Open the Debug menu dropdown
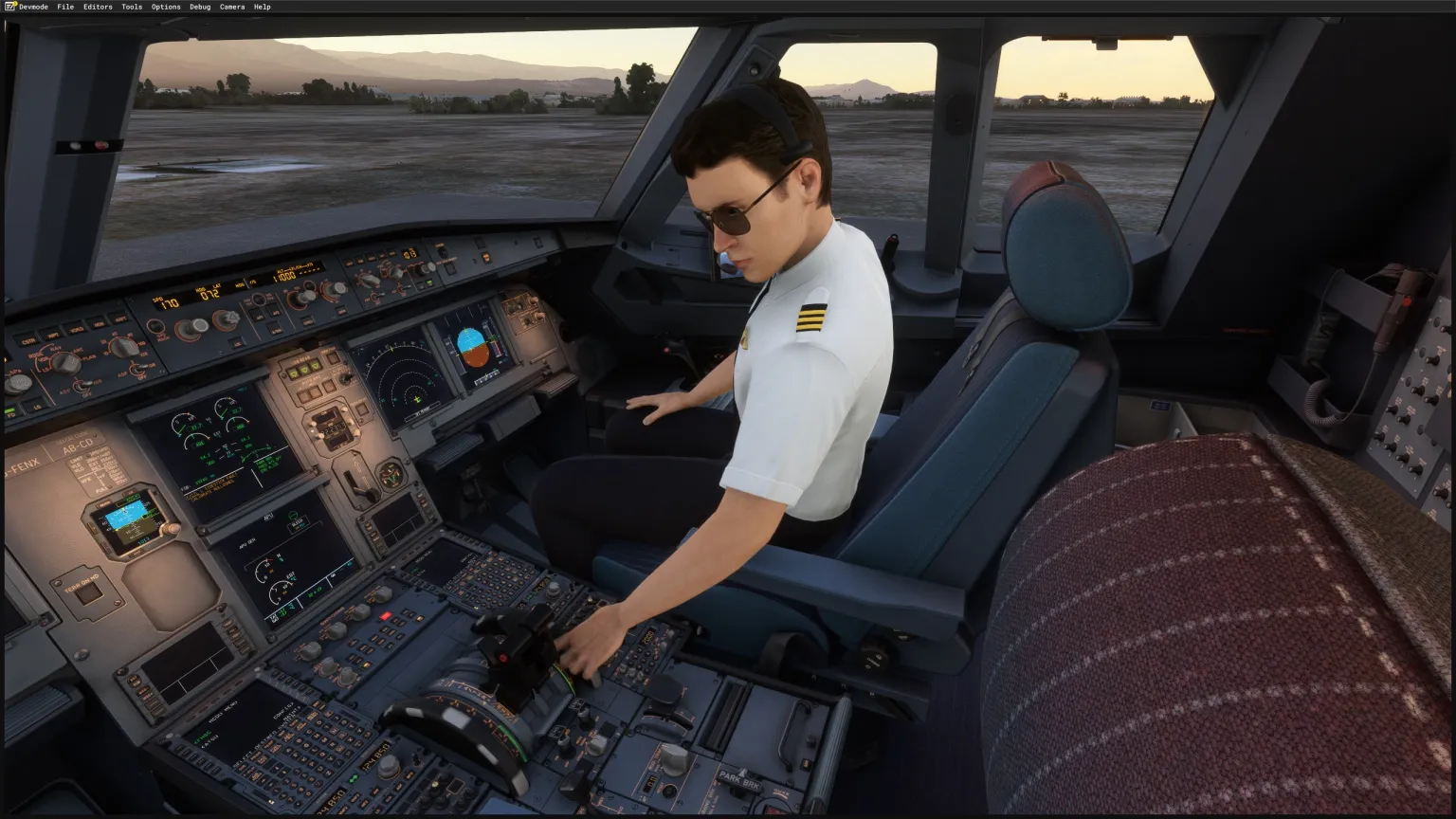The width and height of the screenshot is (1456, 819). coord(199,7)
